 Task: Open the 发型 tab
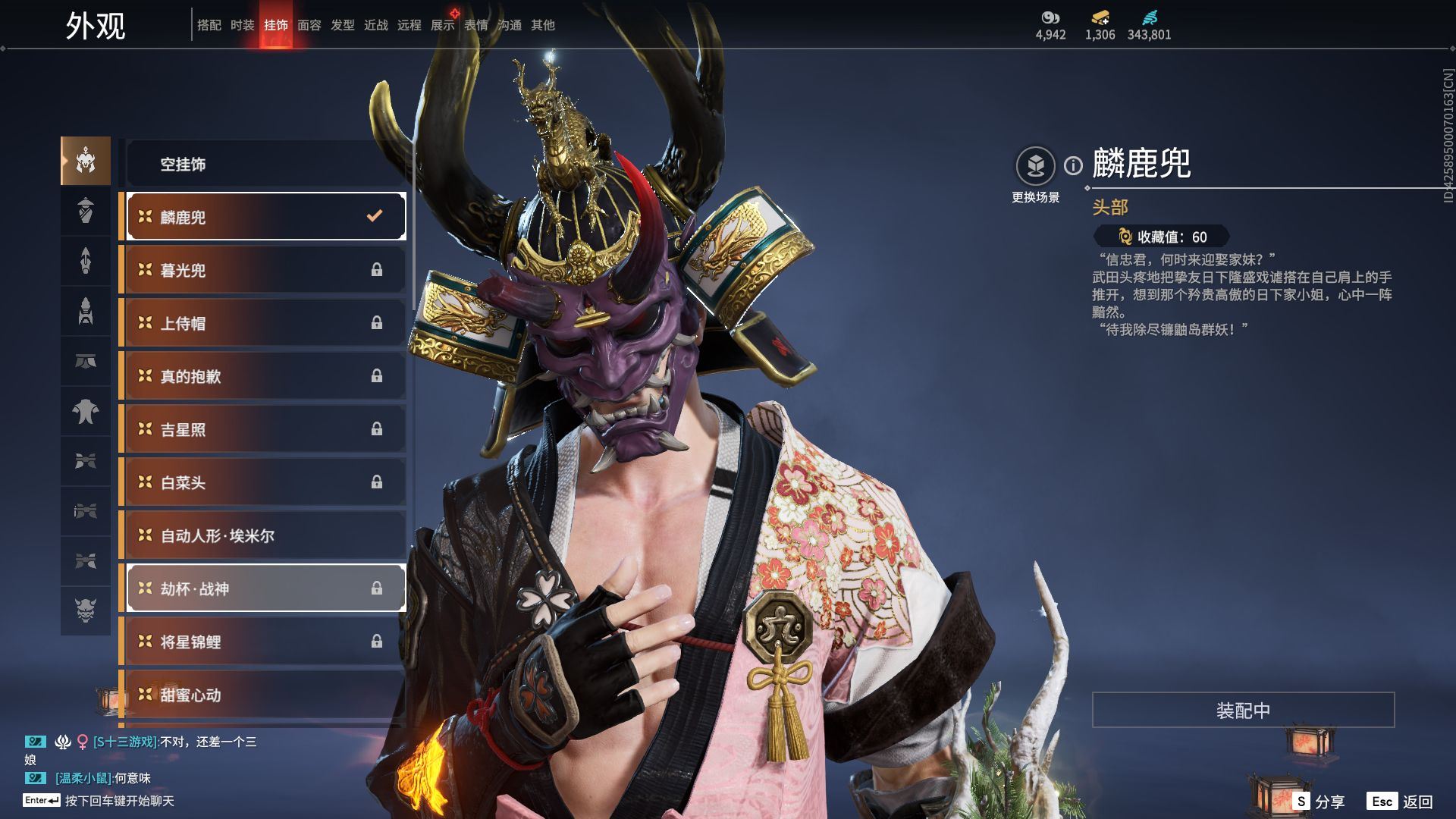342,25
